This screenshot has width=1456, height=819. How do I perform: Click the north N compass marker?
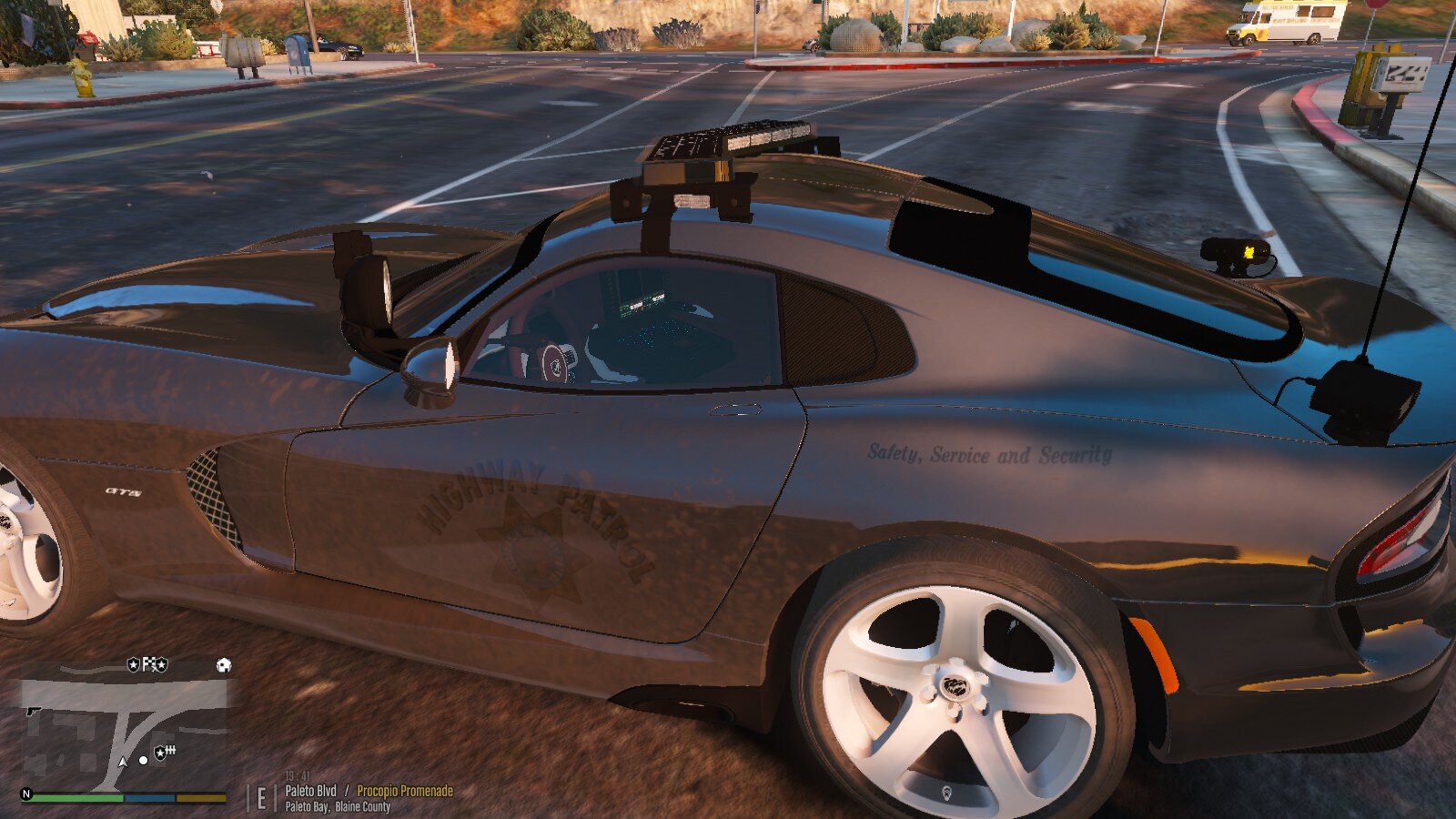pyautogui.click(x=26, y=794)
